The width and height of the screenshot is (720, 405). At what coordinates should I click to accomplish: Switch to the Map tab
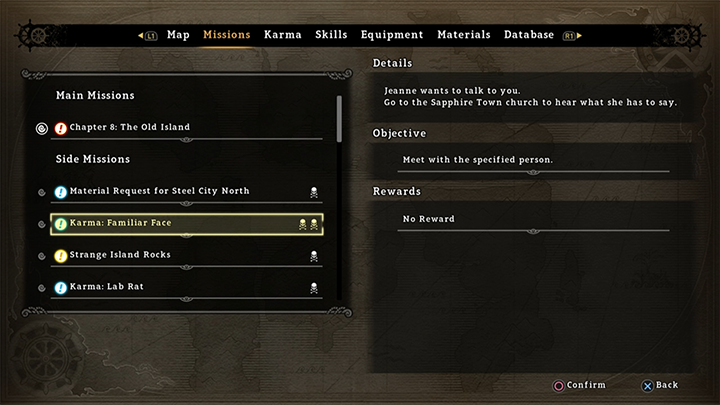tap(178, 35)
